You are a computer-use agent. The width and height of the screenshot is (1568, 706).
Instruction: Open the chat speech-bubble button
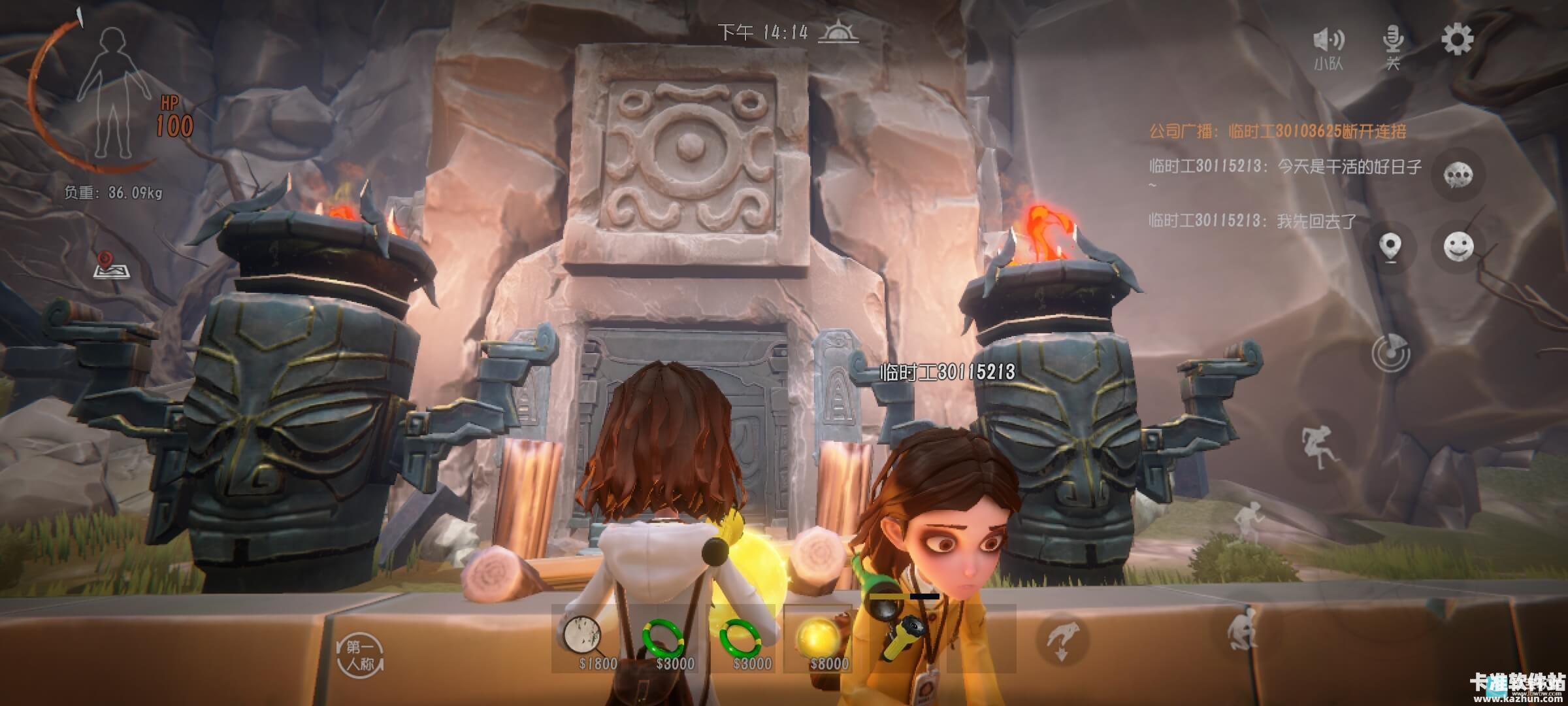pos(1458,175)
